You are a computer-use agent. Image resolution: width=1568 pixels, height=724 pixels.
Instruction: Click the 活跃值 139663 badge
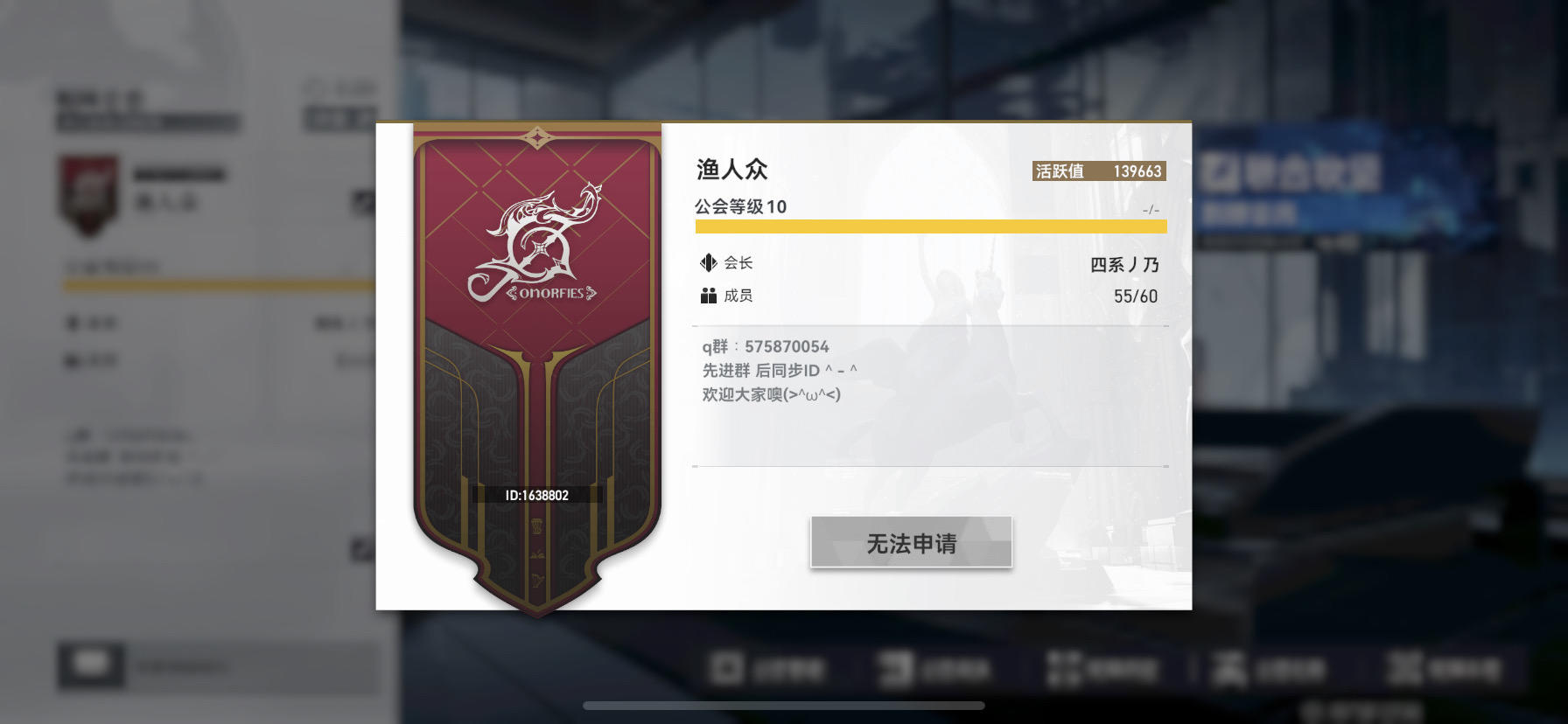[x=1096, y=171]
